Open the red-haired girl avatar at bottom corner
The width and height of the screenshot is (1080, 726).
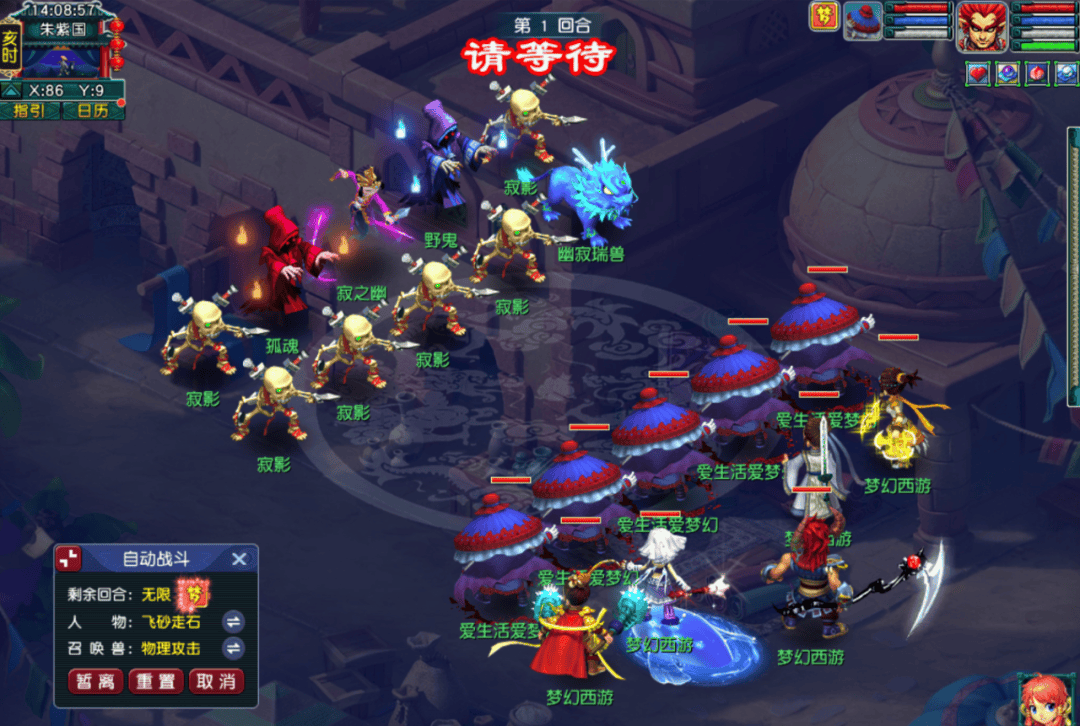pos(1046,699)
